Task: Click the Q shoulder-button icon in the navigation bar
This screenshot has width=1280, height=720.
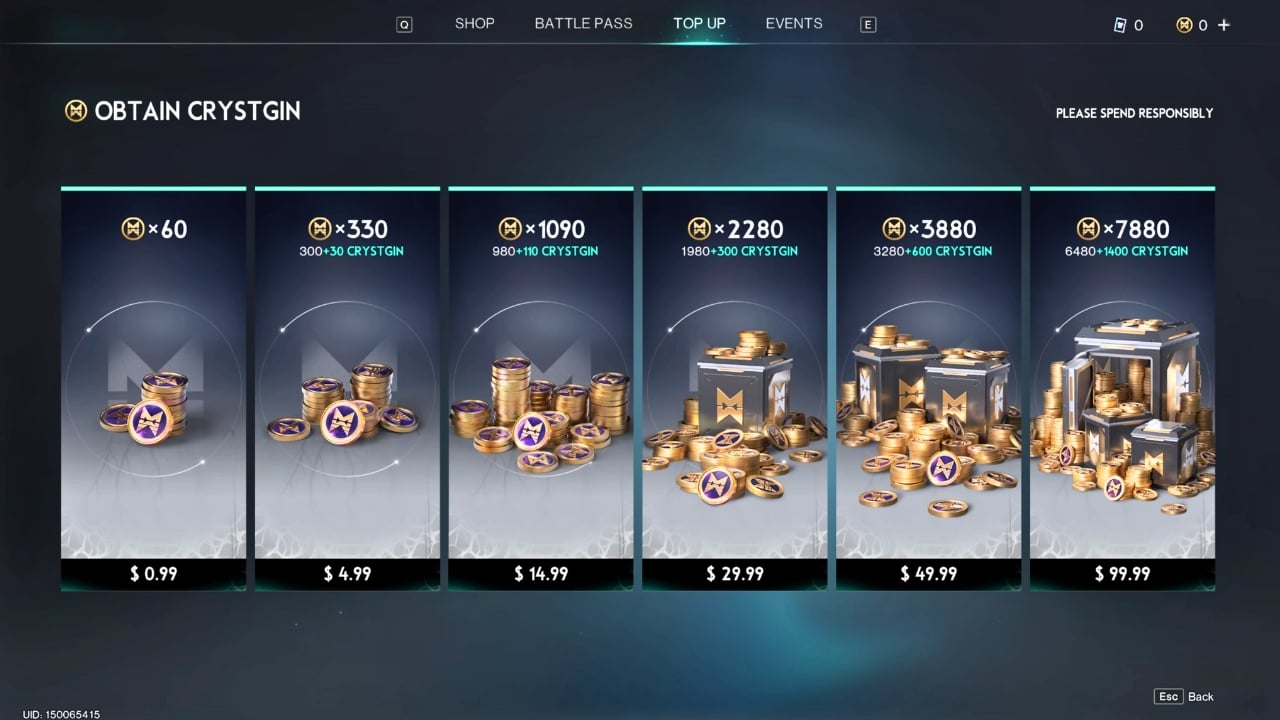Action: tap(404, 24)
